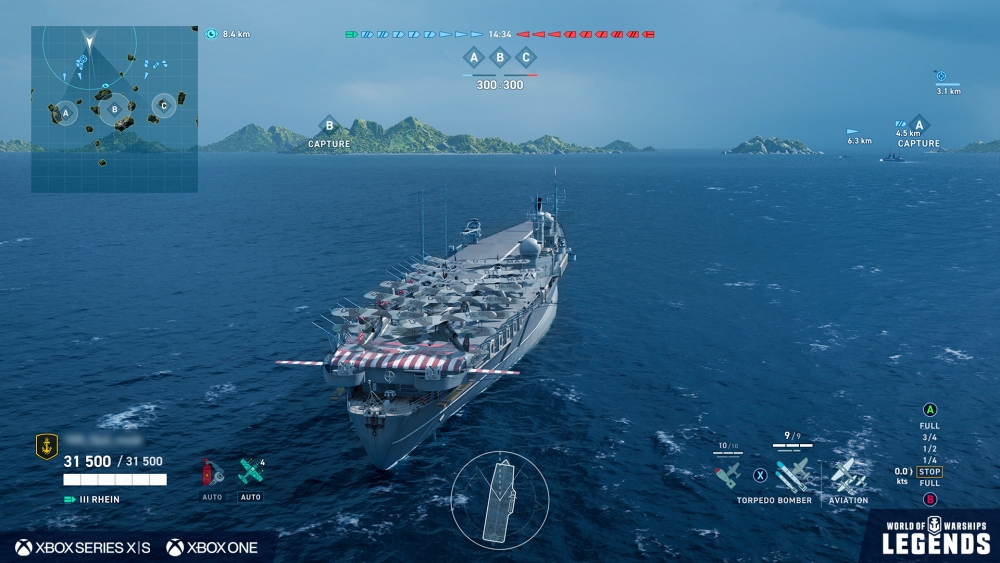
Task: Select capture zone C on the minimap
Action: (163, 105)
